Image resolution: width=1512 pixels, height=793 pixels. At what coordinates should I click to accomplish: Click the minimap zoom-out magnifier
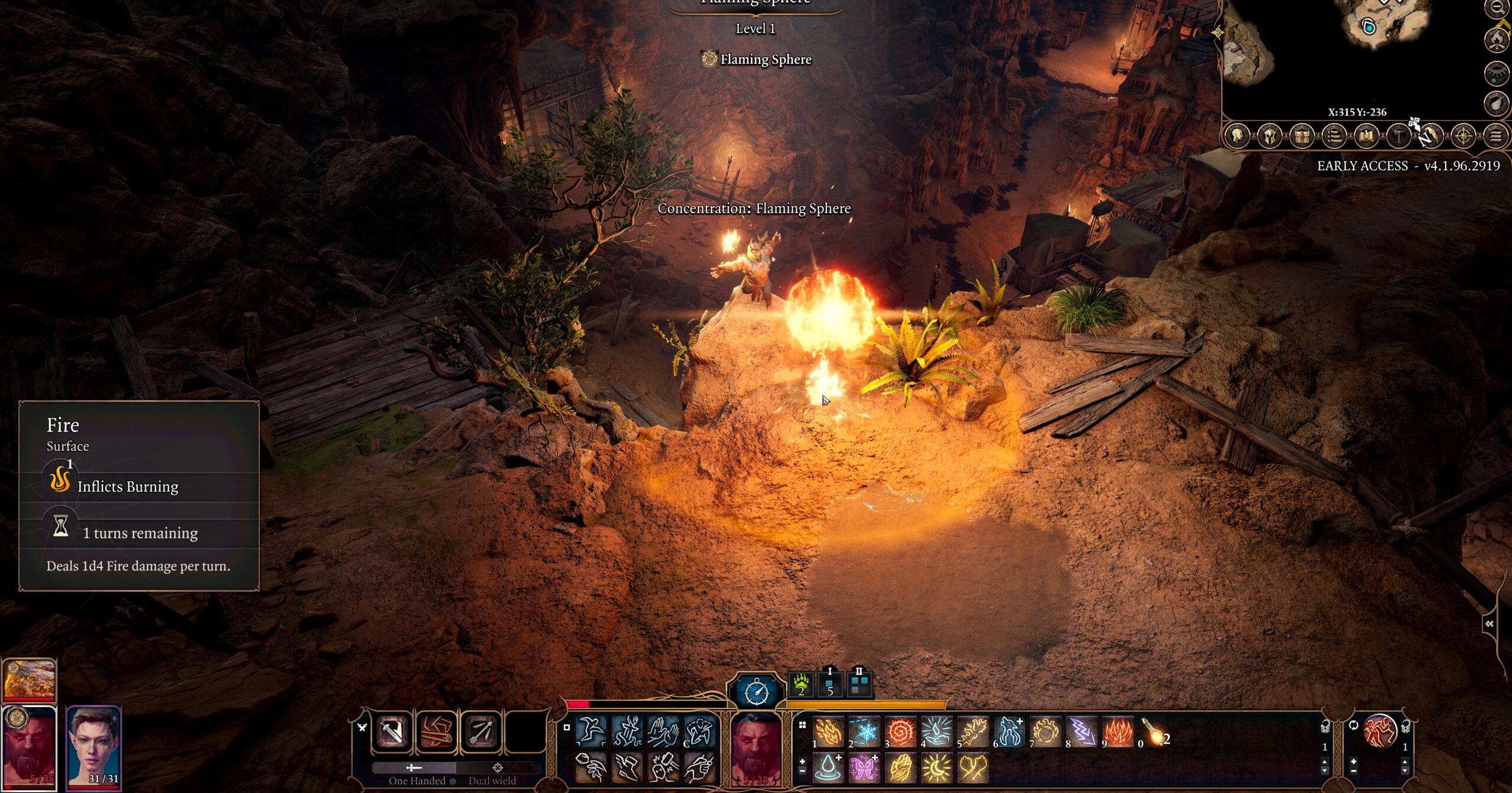click(1497, 8)
